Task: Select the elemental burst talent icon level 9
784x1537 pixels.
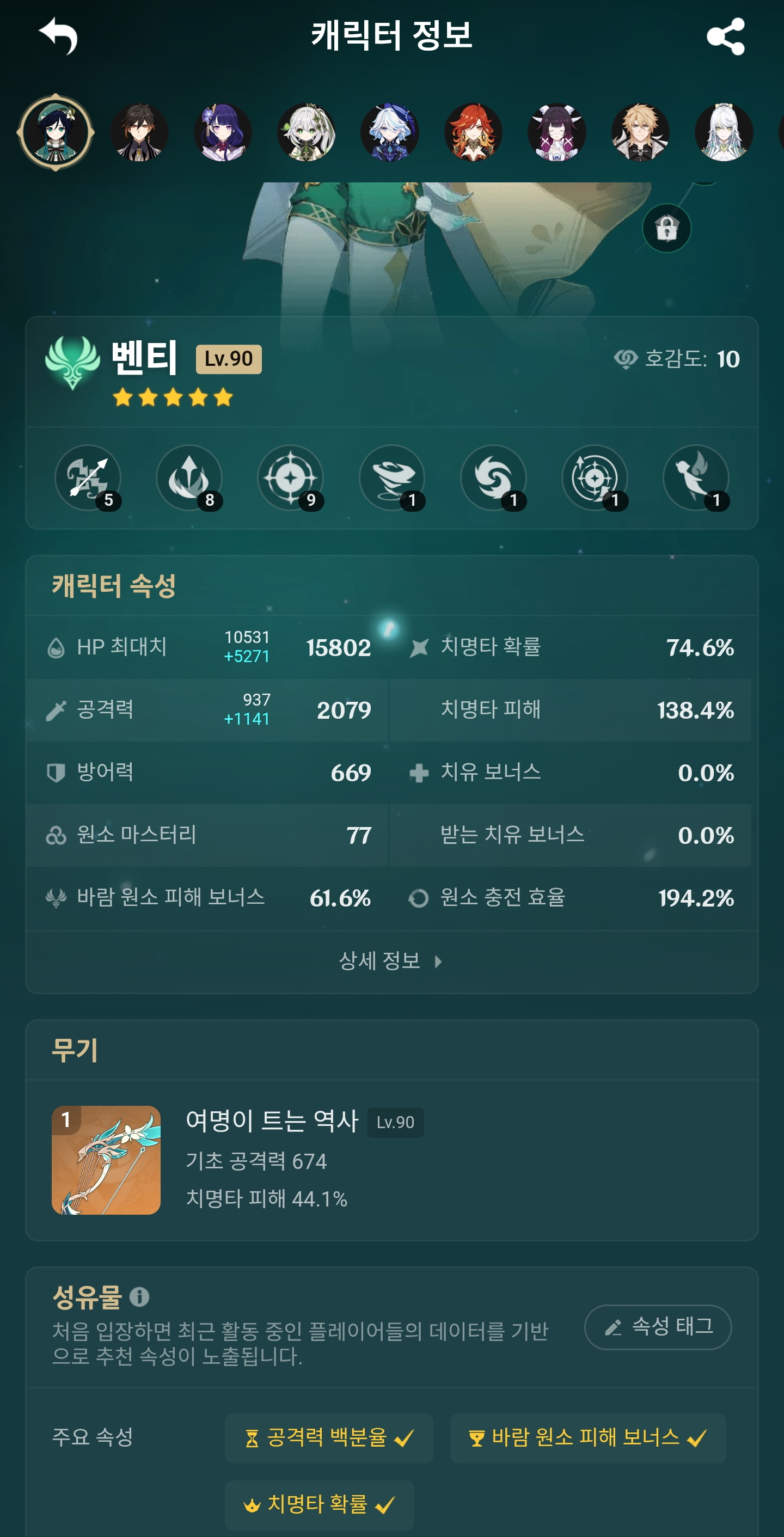Action: (x=291, y=477)
